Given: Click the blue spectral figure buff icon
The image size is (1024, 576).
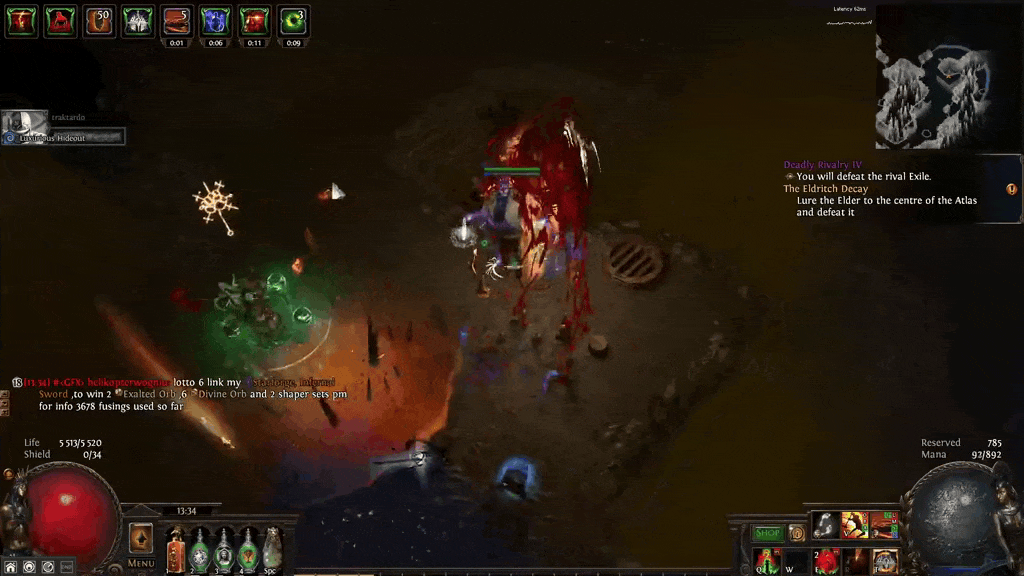Looking at the screenshot, I should 215,20.
